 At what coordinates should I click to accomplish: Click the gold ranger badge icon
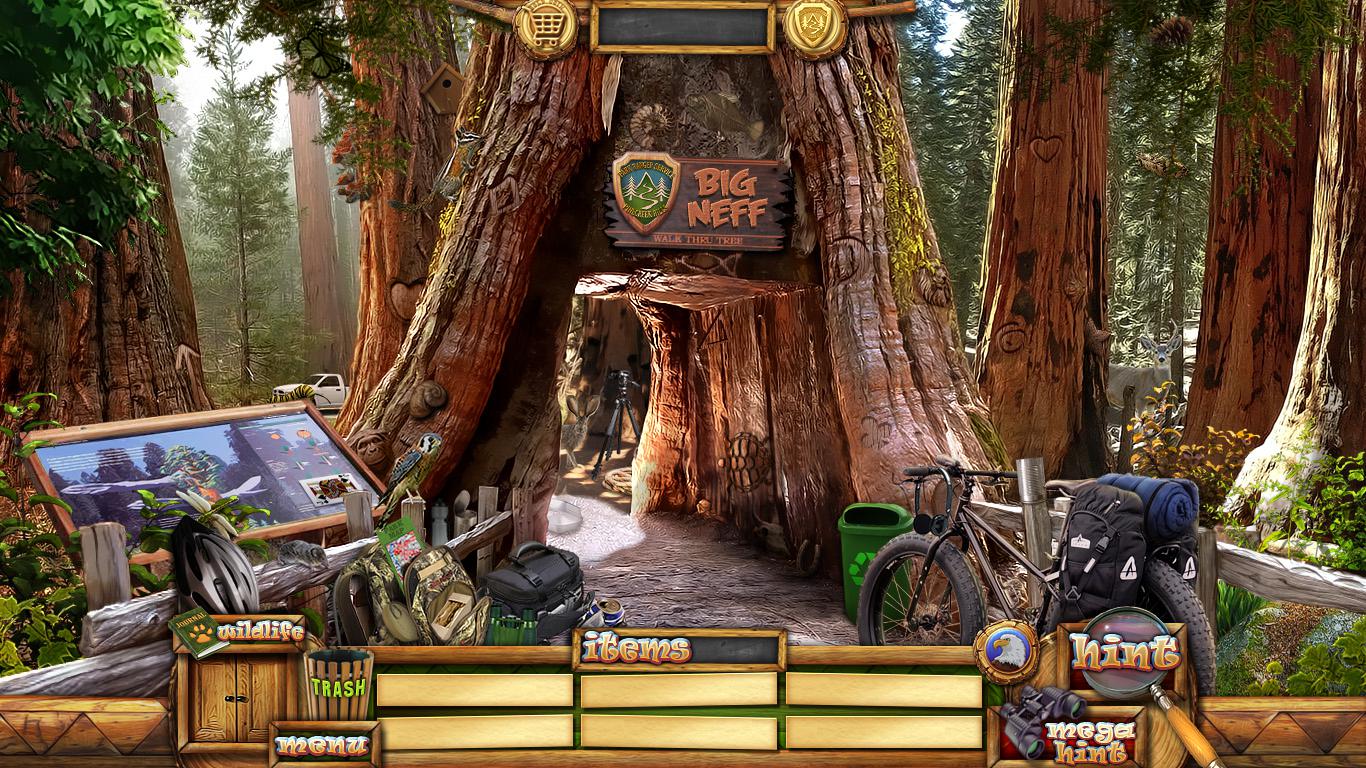pyautogui.click(x=815, y=28)
